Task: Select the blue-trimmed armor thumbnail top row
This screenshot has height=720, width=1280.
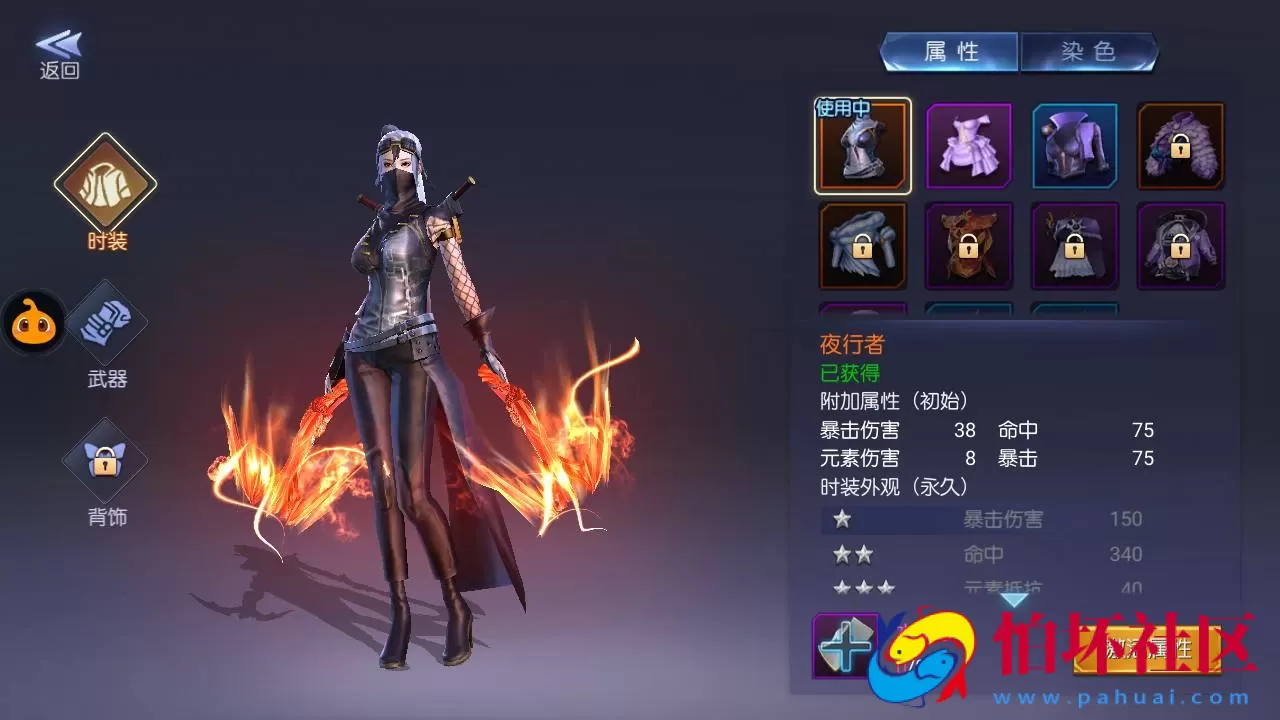Action: pyautogui.click(x=1075, y=148)
